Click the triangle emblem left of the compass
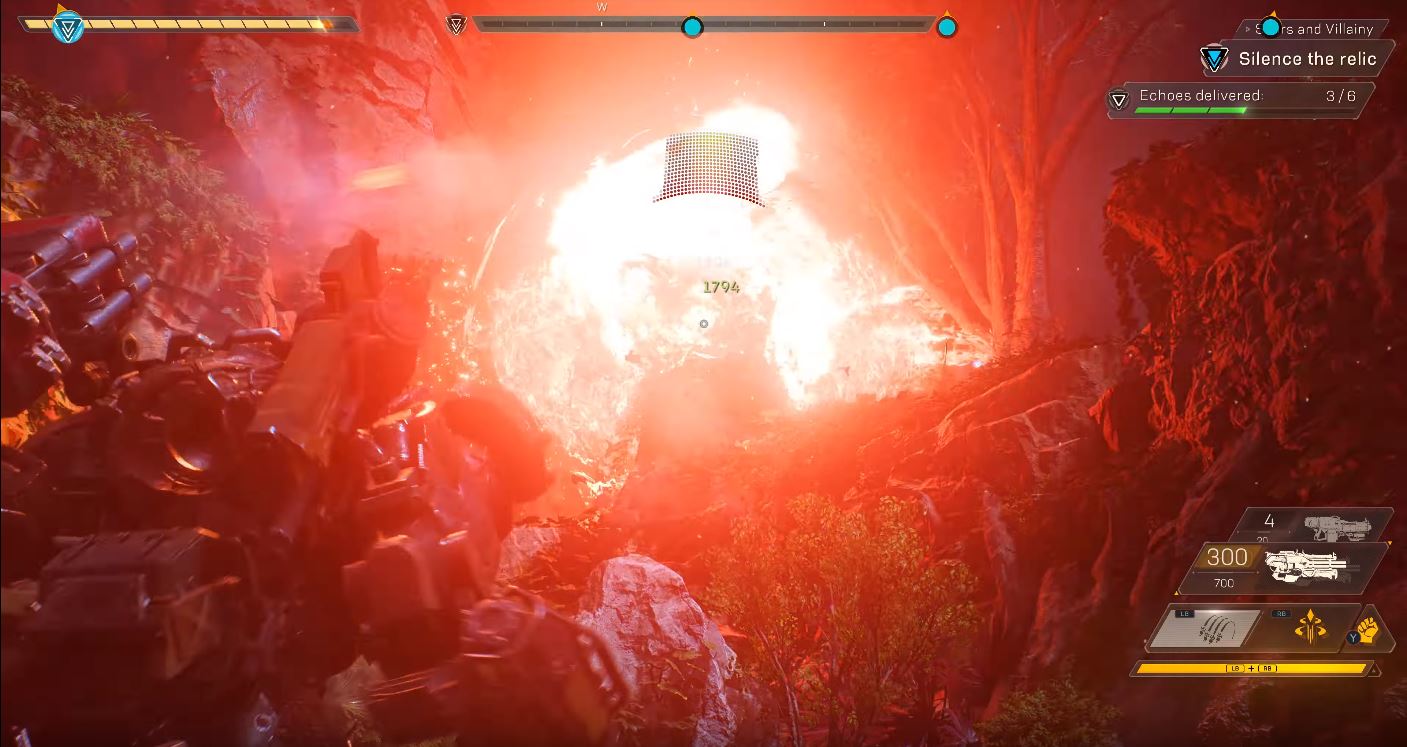1407x747 pixels. (457, 23)
